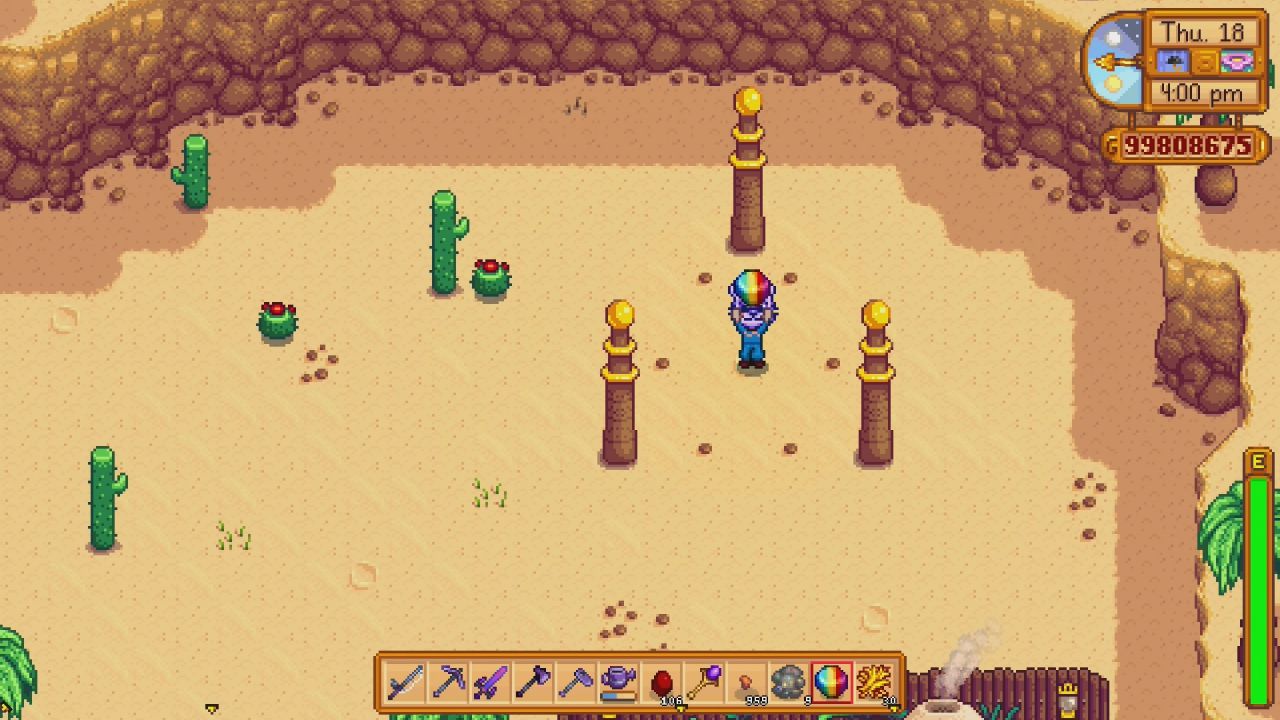Equip the iridium pickaxe

tap(448, 683)
